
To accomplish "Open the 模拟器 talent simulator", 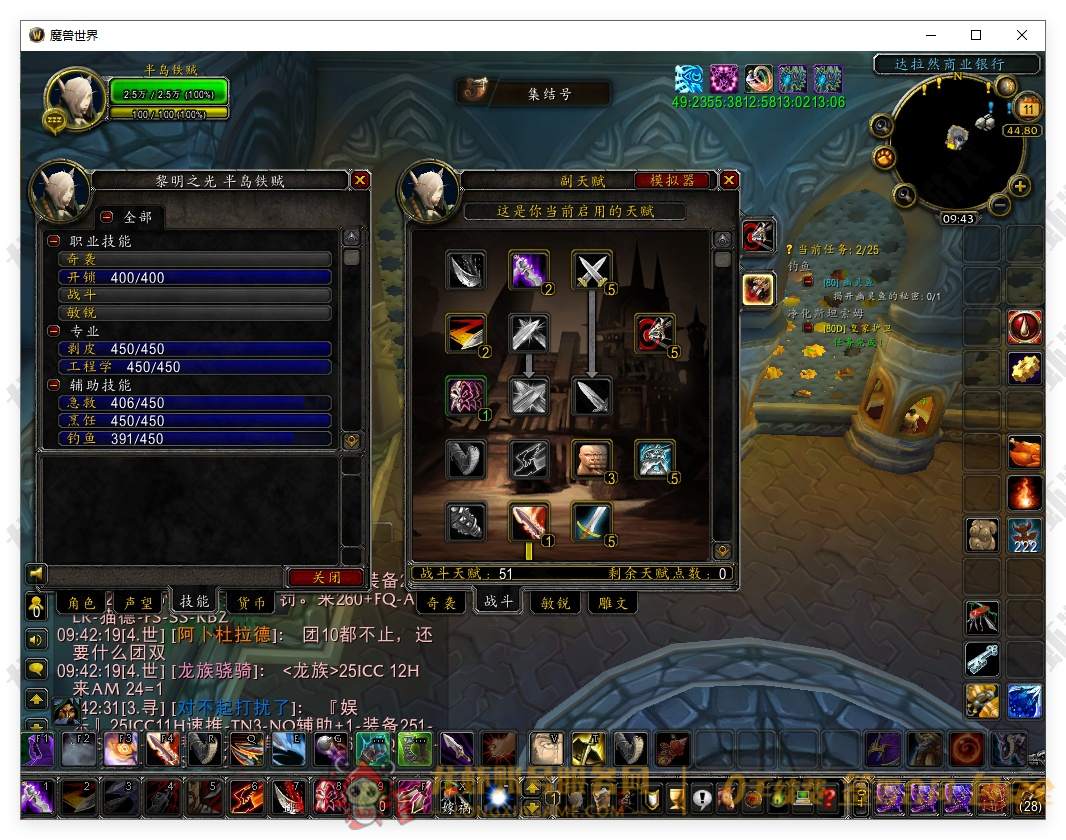I will pyautogui.click(x=678, y=180).
